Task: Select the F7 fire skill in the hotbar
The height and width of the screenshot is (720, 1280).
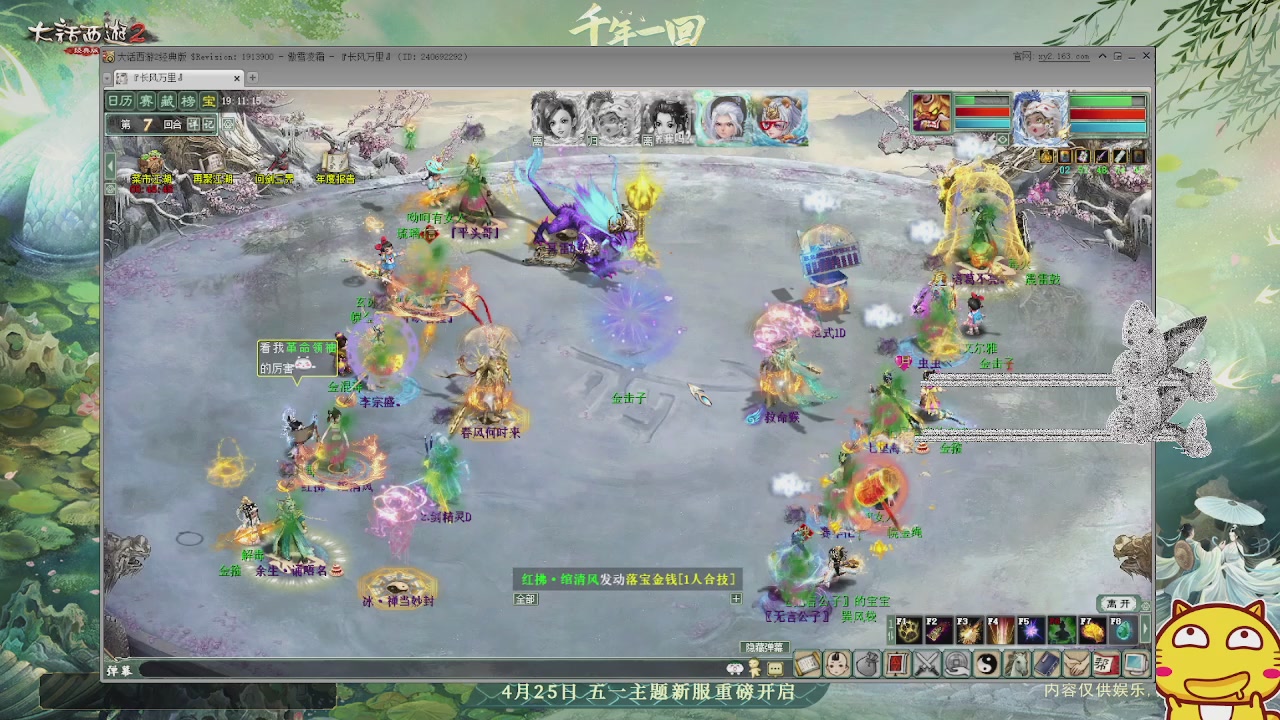Action: pyautogui.click(x=1093, y=629)
